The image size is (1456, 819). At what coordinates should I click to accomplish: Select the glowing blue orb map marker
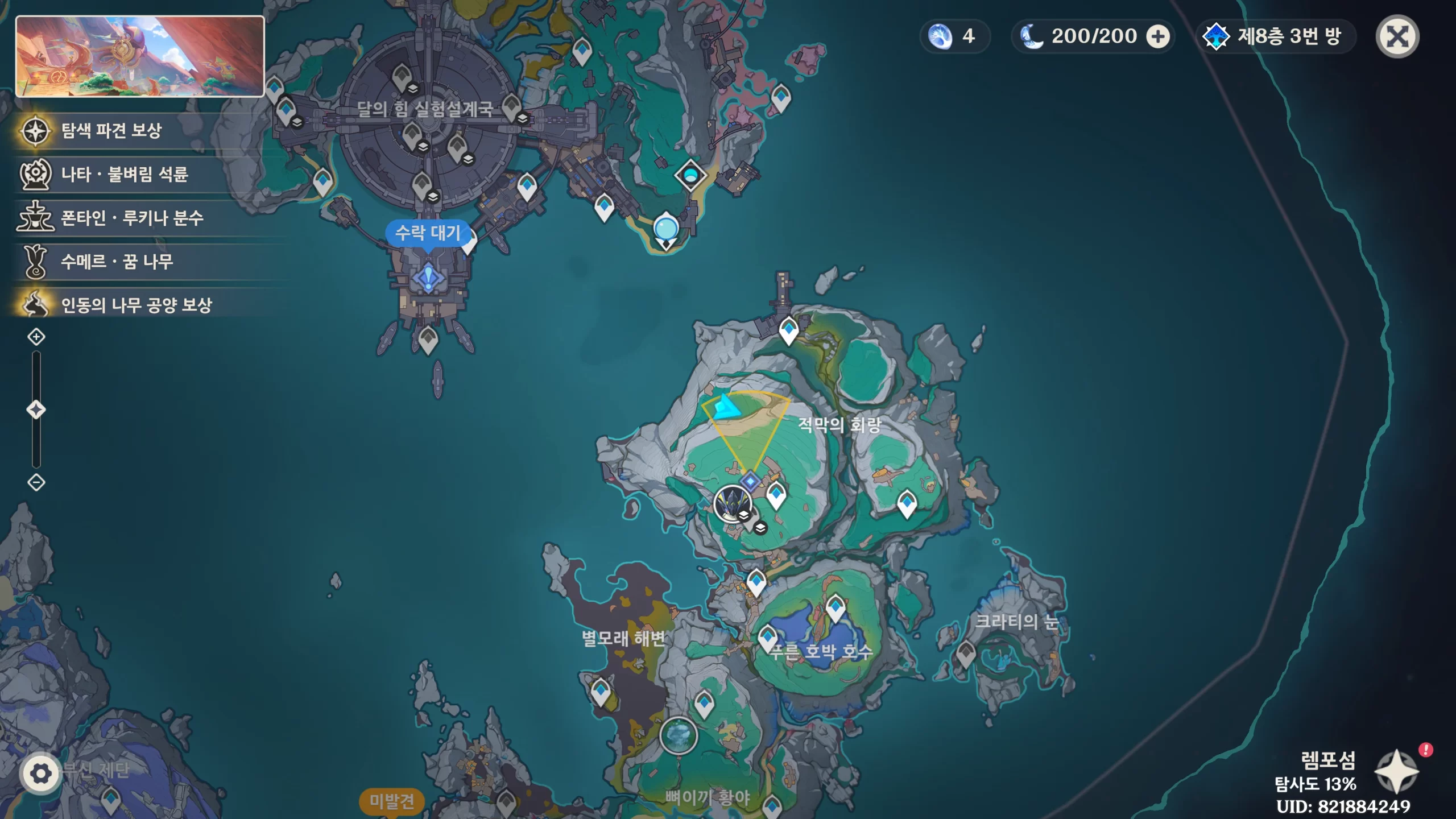665,230
